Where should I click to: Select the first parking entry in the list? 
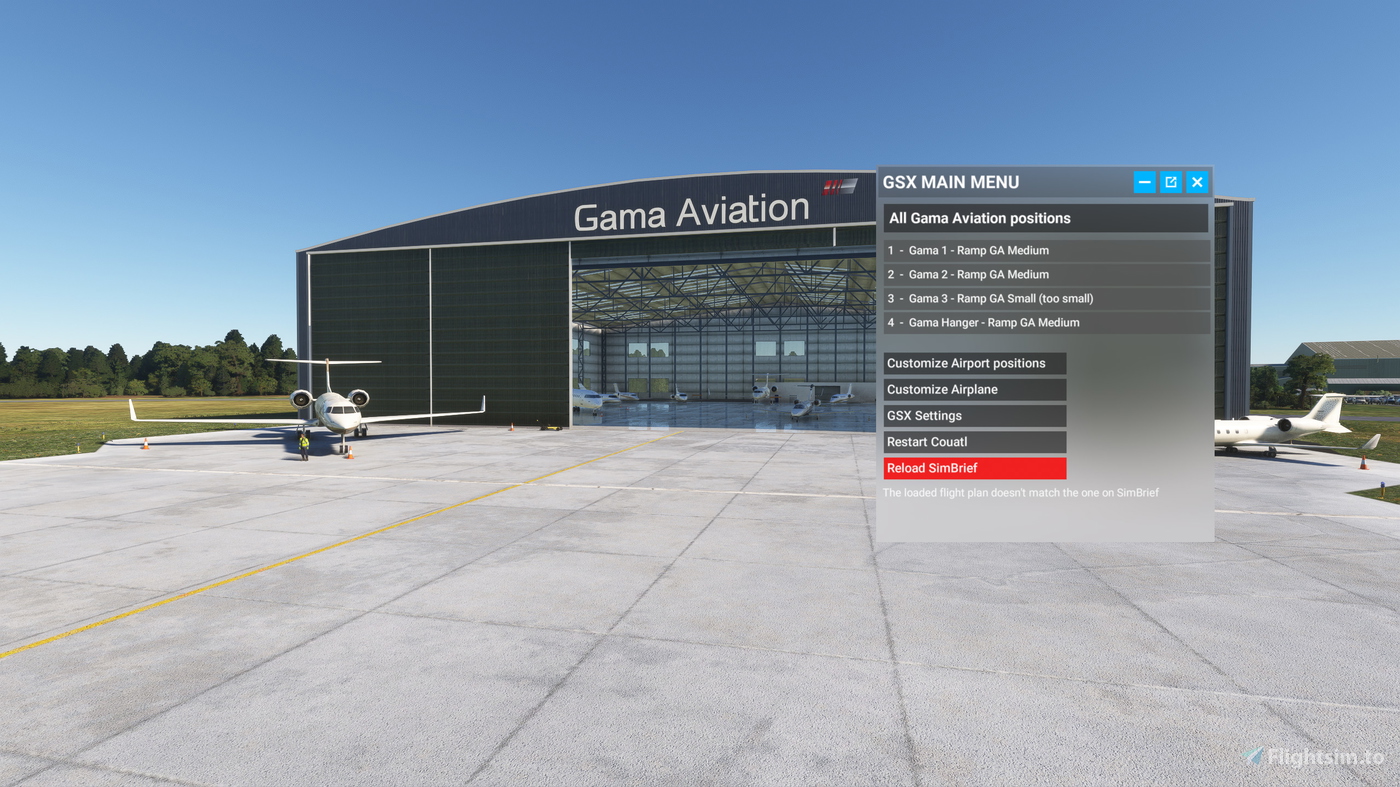coord(1045,249)
